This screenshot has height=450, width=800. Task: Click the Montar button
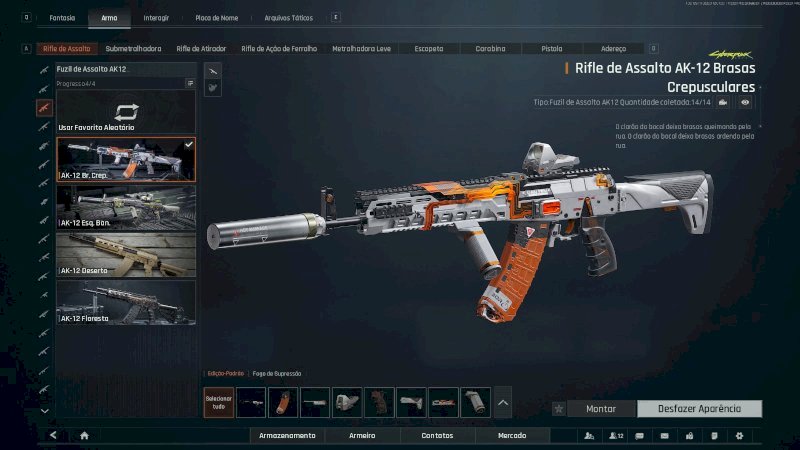click(601, 409)
